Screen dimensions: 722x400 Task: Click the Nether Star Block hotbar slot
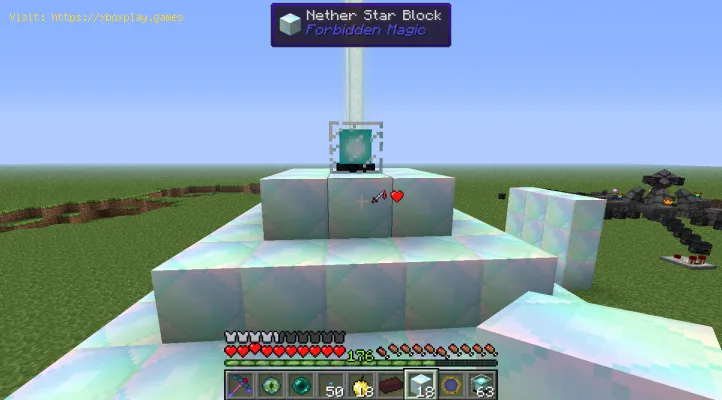[419, 384]
